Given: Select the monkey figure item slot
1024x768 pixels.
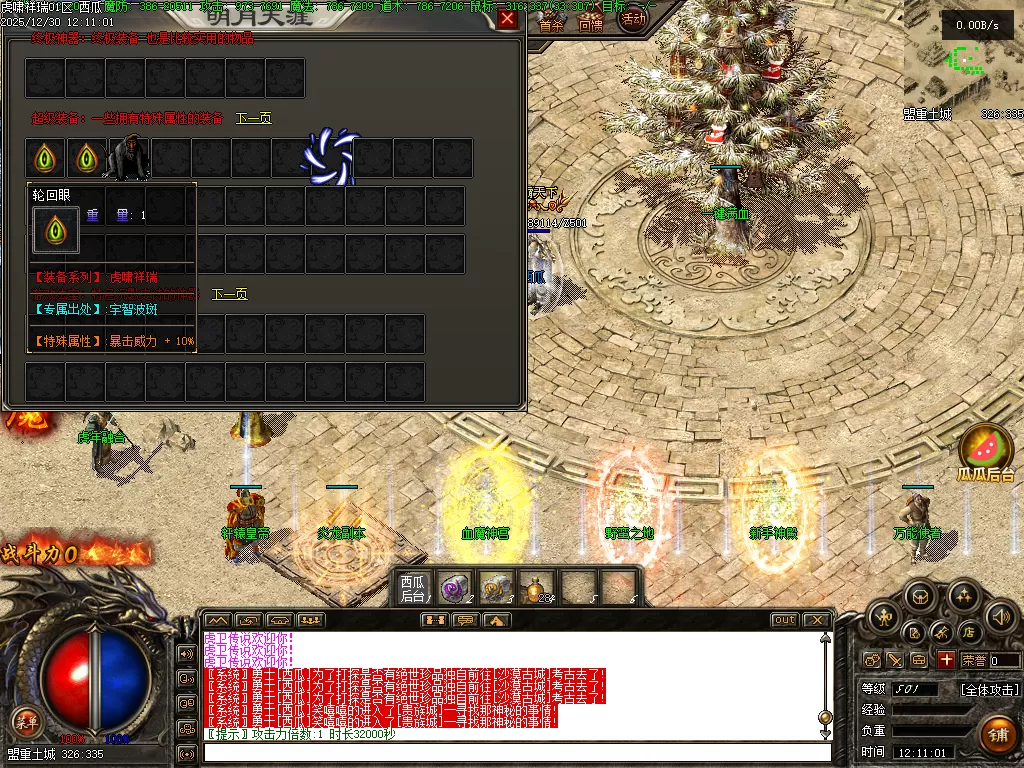Looking at the screenshot, I should pyautogui.click(x=126, y=158).
